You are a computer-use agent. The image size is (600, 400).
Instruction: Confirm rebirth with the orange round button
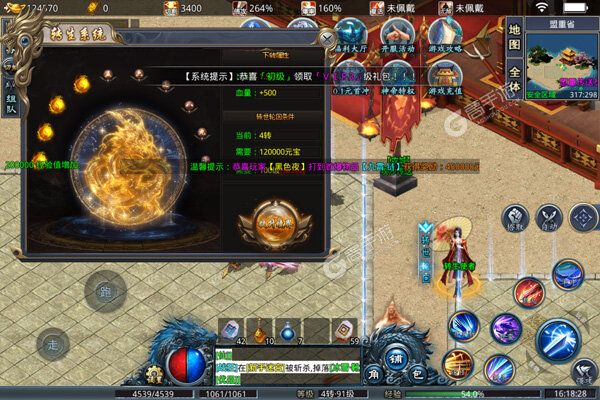268,220
